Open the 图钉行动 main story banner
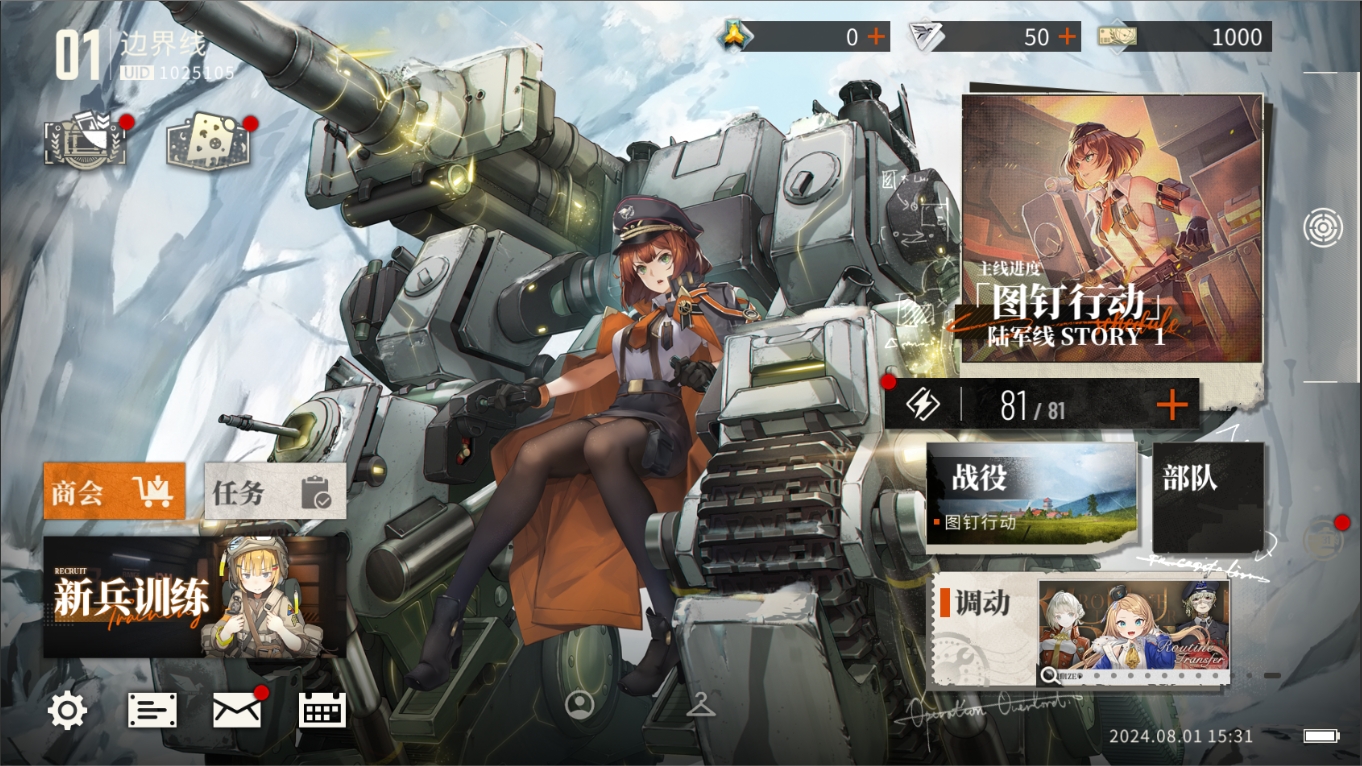Image resolution: width=1362 pixels, height=766 pixels. [x=1111, y=228]
